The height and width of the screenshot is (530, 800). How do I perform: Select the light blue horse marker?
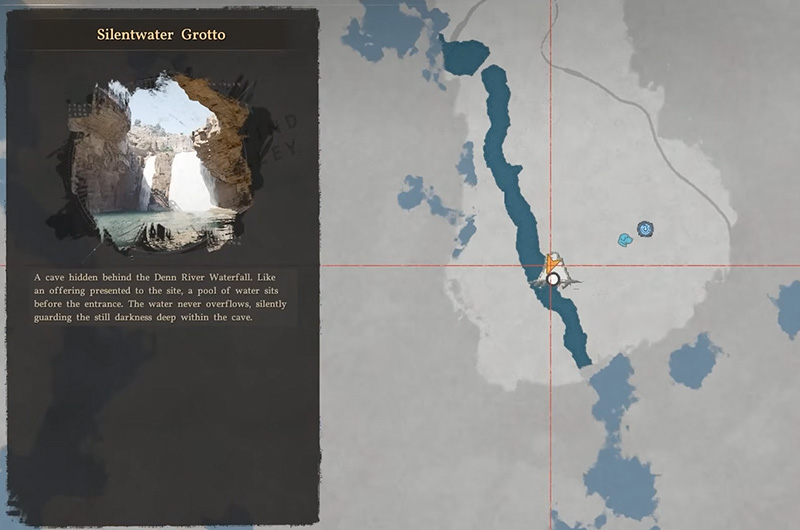tap(625, 240)
